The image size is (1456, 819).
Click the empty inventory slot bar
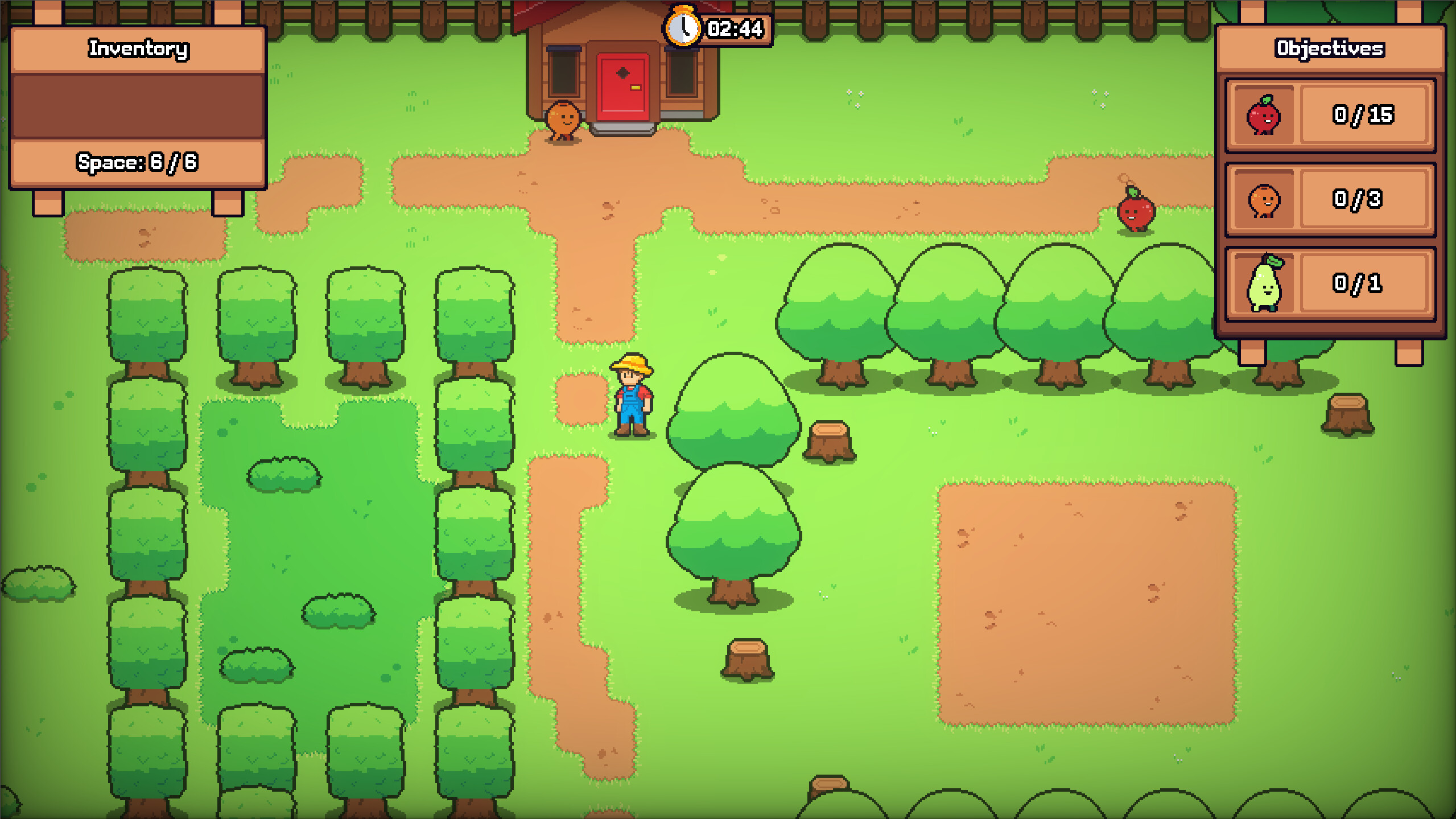[x=137, y=105]
